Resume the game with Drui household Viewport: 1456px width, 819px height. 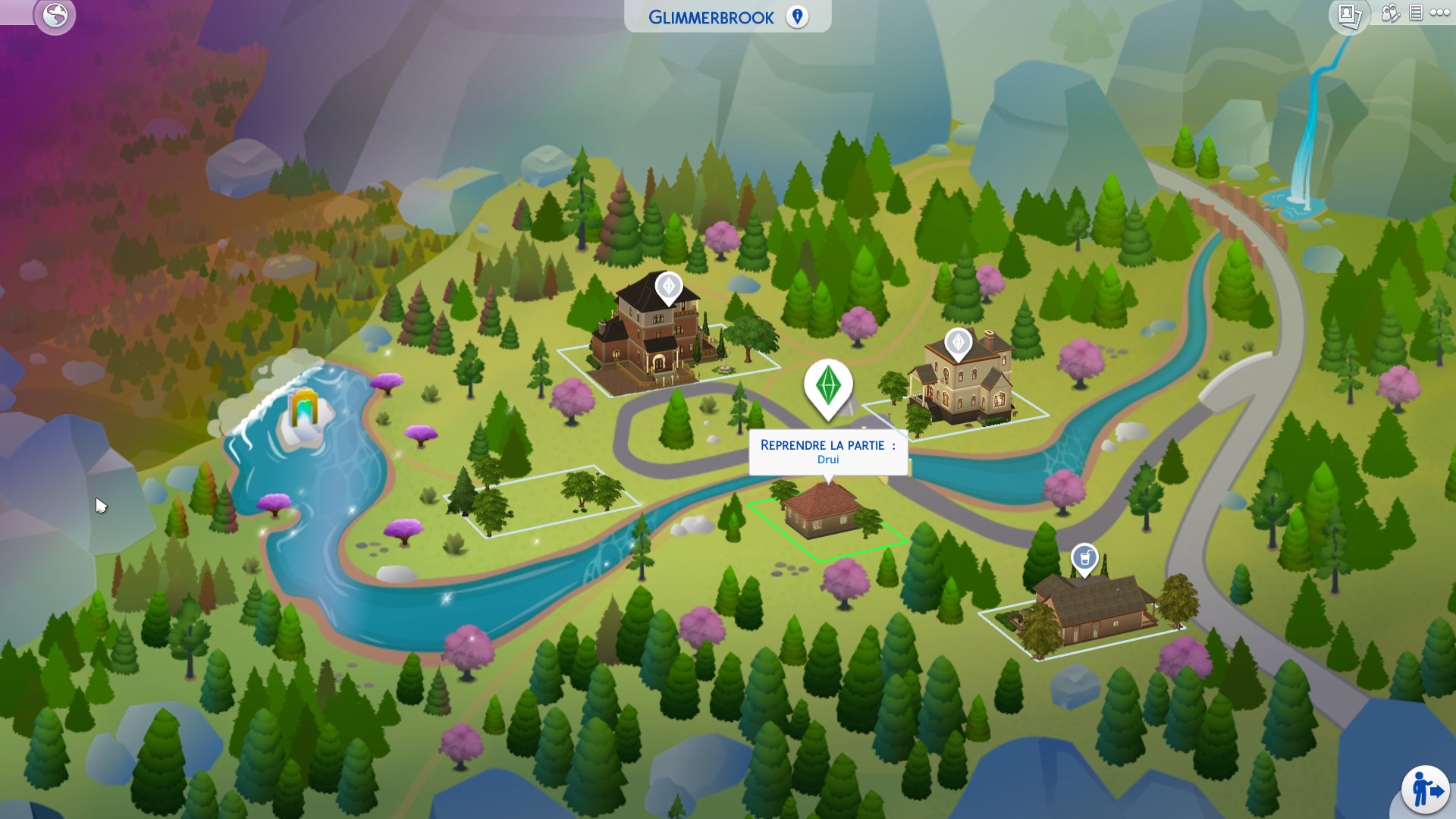[x=827, y=451]
